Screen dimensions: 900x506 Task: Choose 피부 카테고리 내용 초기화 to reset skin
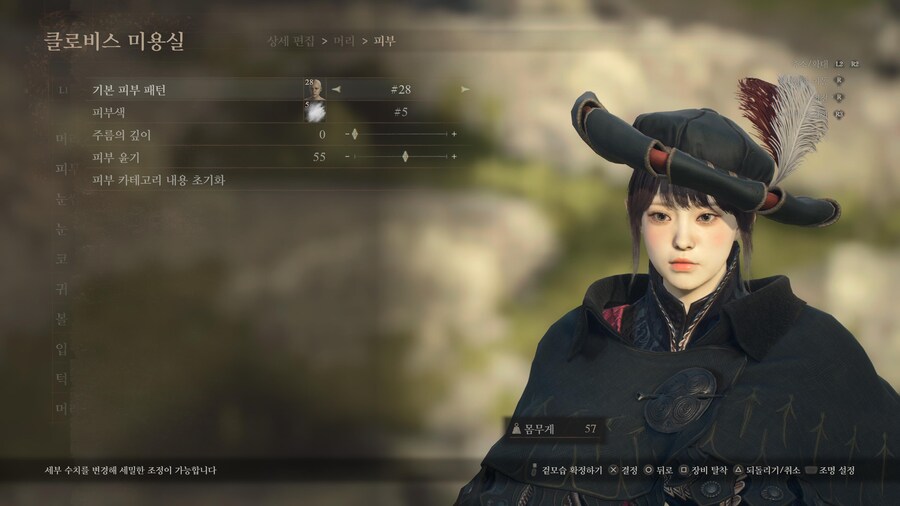[158, 180]
